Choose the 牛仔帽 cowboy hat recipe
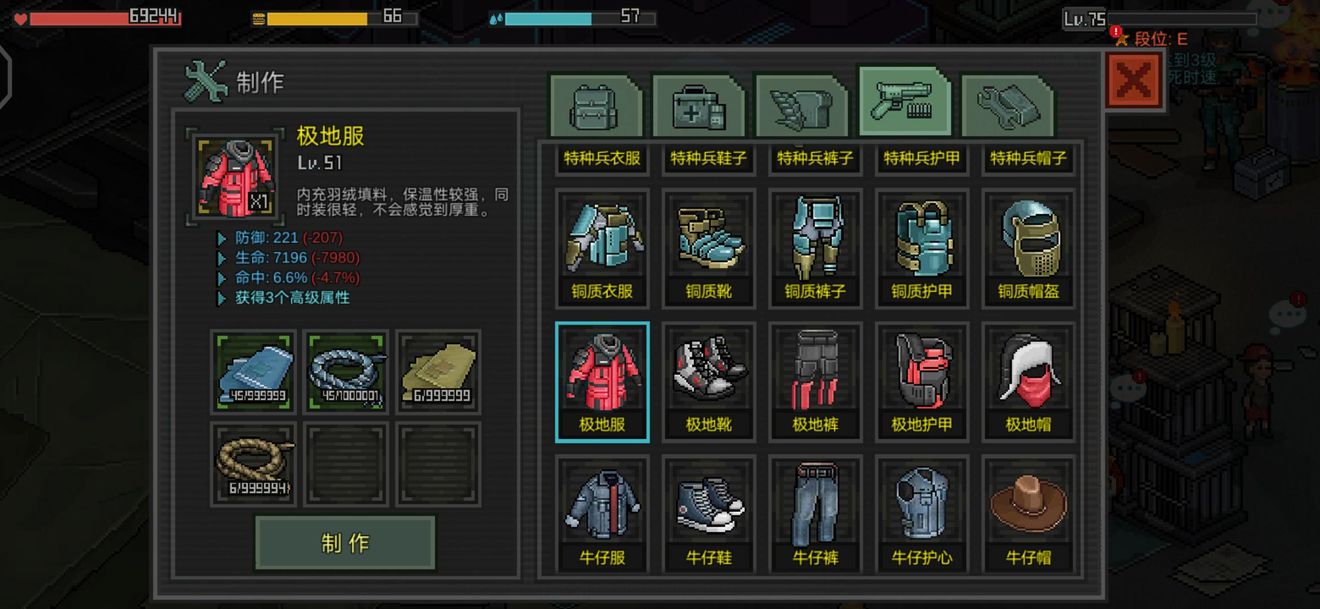This screenshot has width=1320, height=609. coord(1028,514)
